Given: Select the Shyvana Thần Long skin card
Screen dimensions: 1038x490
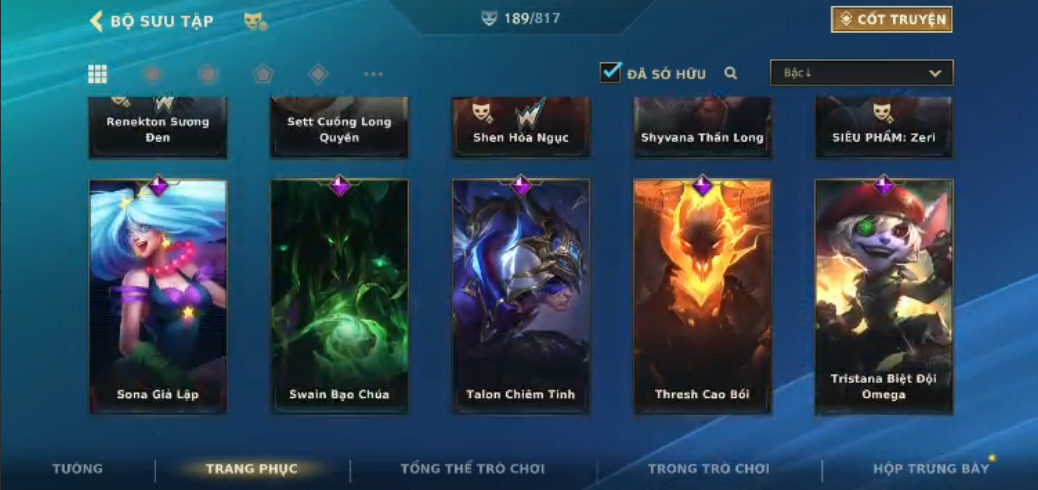Looking at the screenshot, I should tap(702, 128).
